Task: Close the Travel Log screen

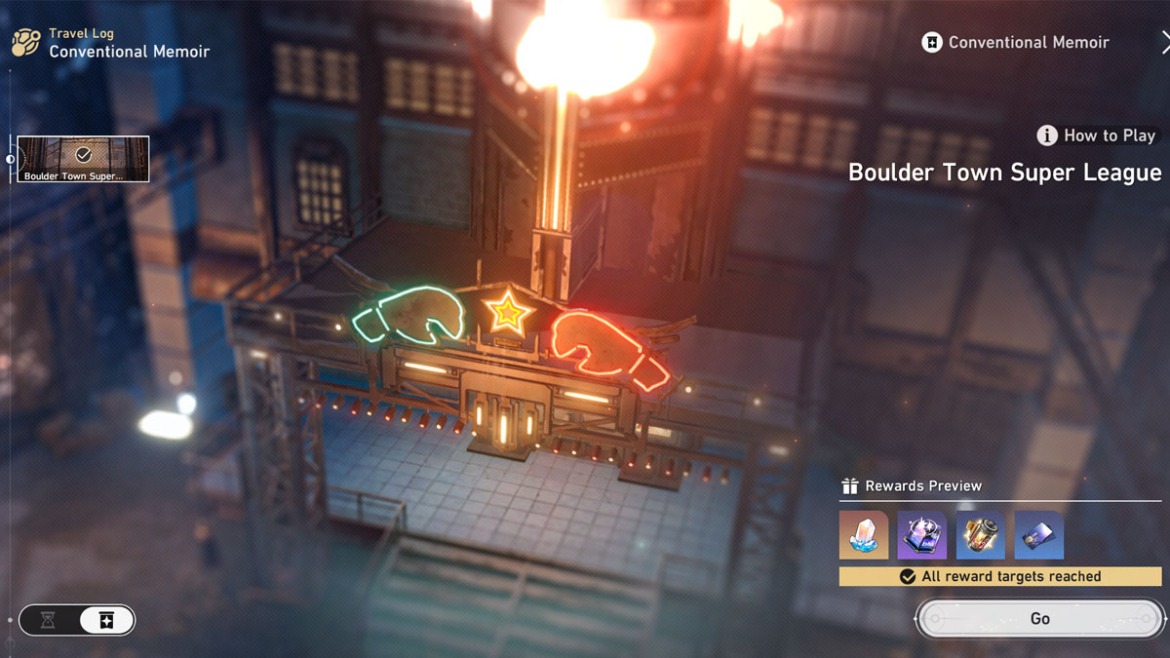Action: 1164,42
